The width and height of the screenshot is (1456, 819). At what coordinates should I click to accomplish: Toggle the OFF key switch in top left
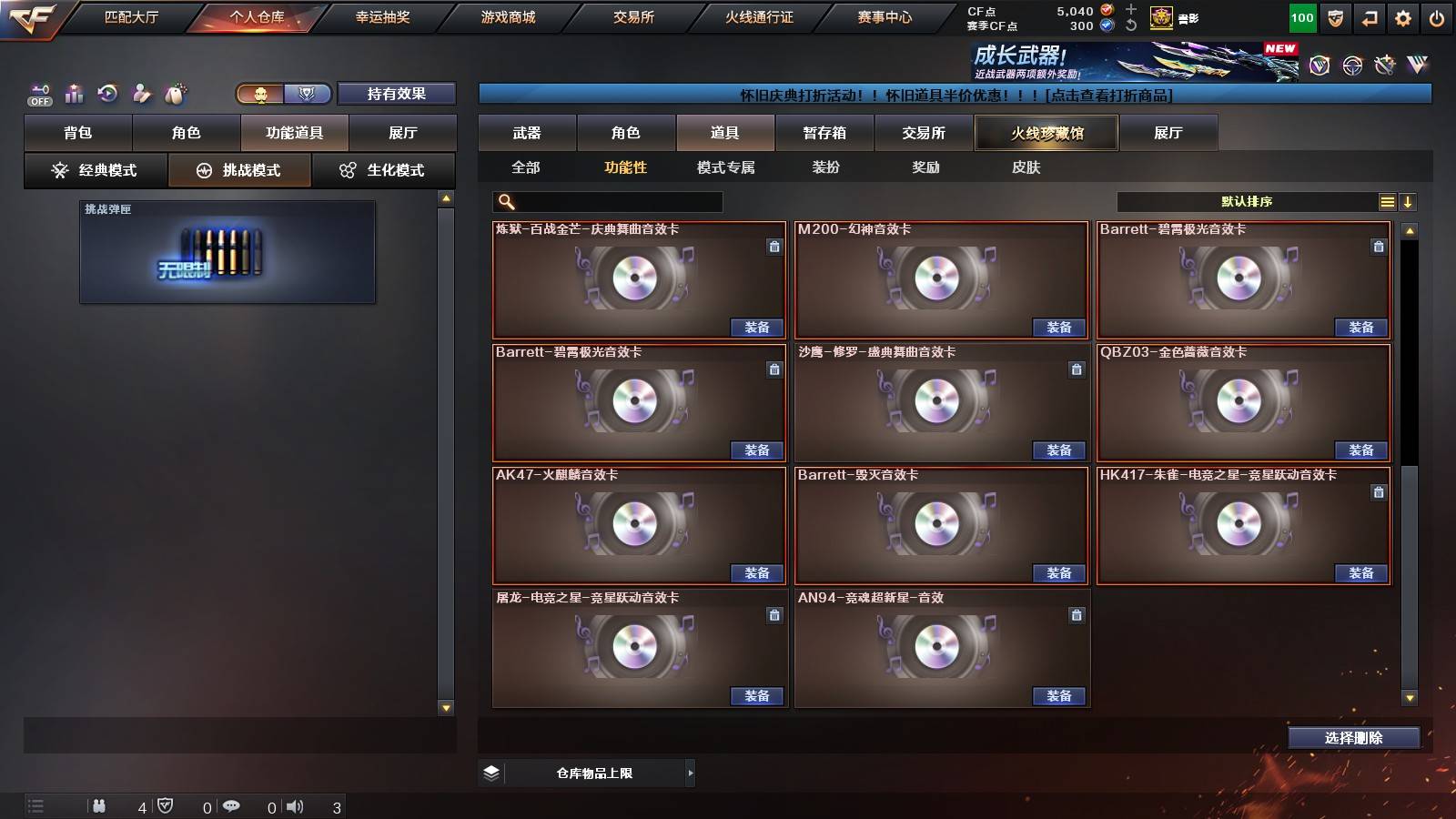coord(38,95)
